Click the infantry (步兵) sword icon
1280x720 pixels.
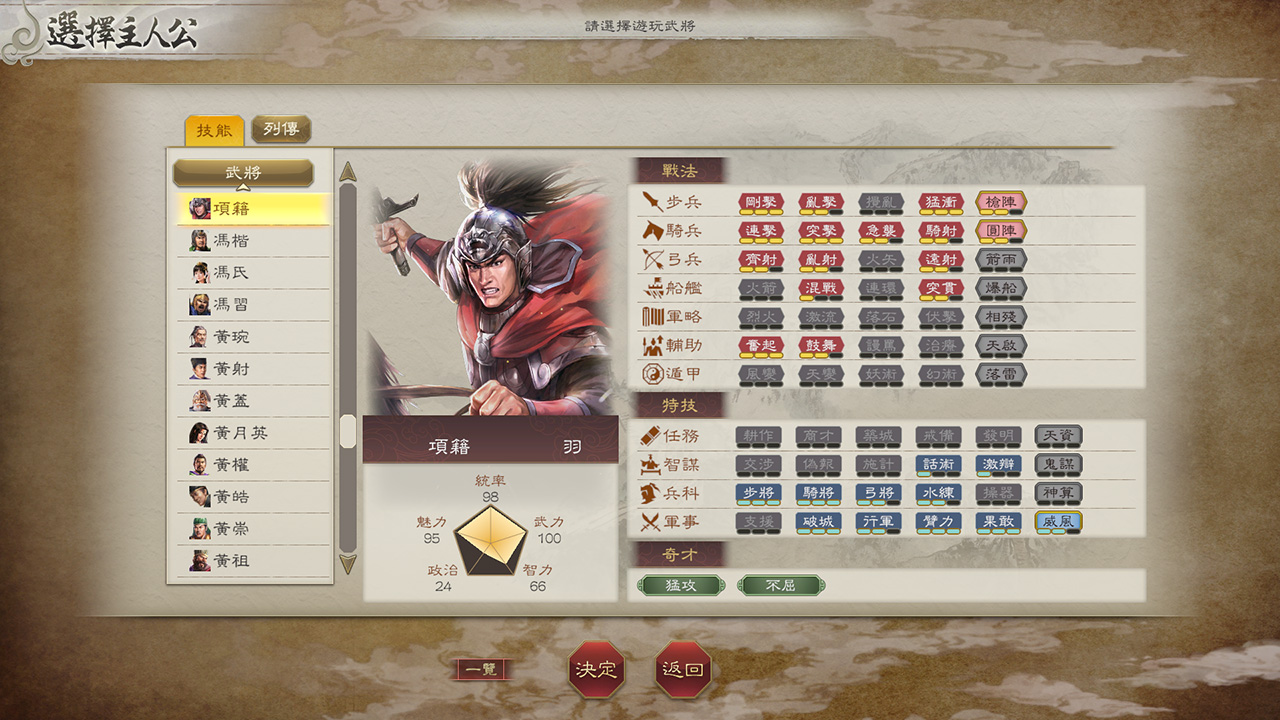651,204
